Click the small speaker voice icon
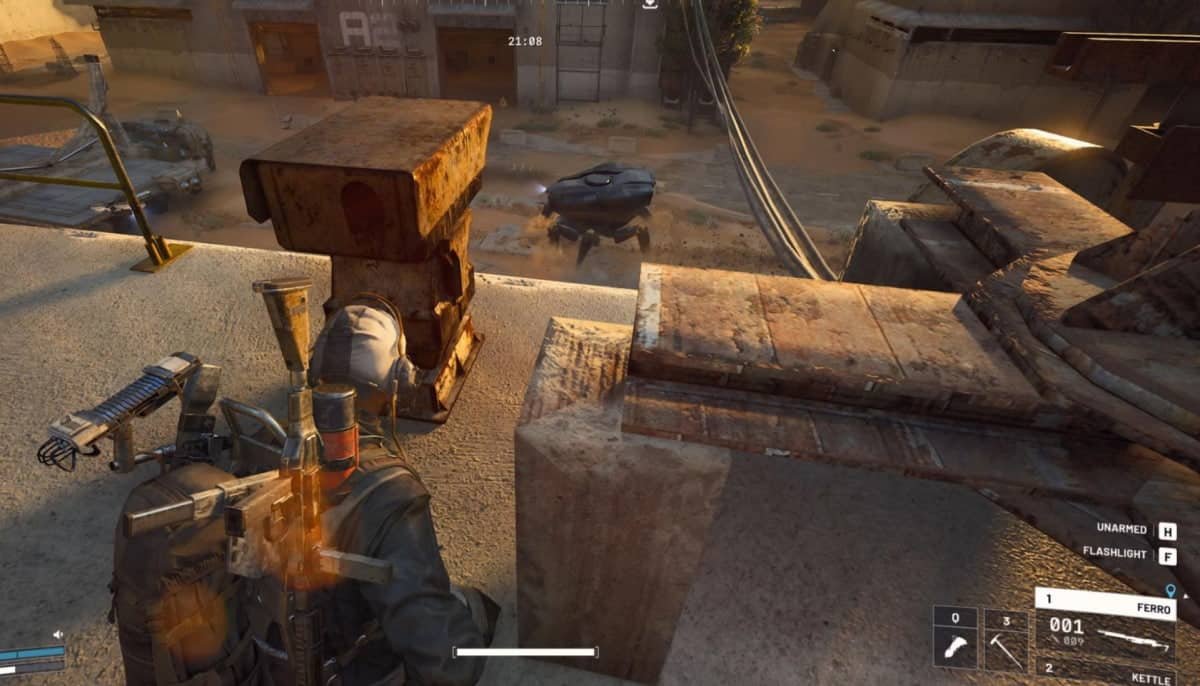The image size is (1200, 686). (58, 634)
